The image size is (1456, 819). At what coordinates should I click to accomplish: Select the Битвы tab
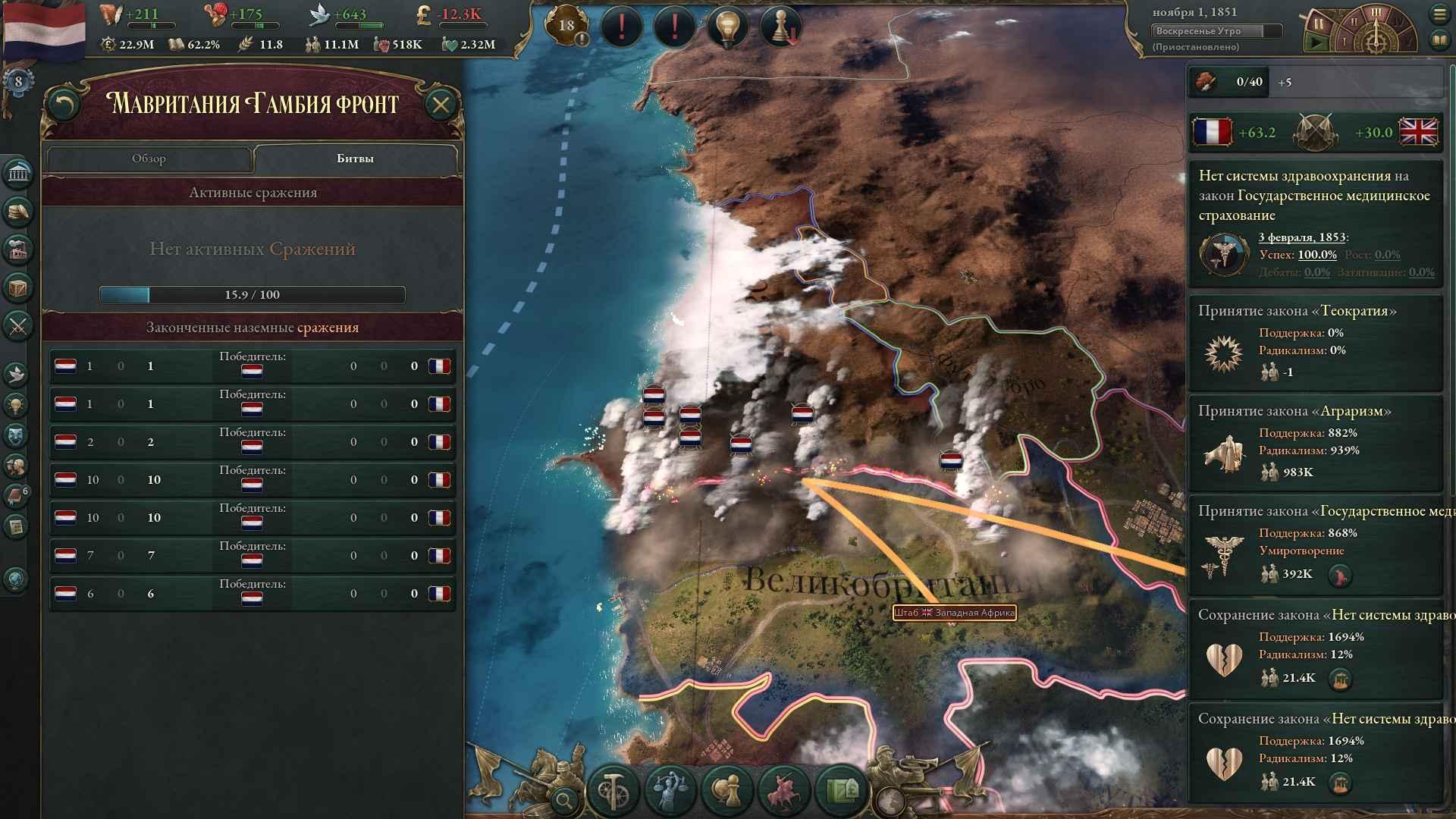[x=355, y=158]
